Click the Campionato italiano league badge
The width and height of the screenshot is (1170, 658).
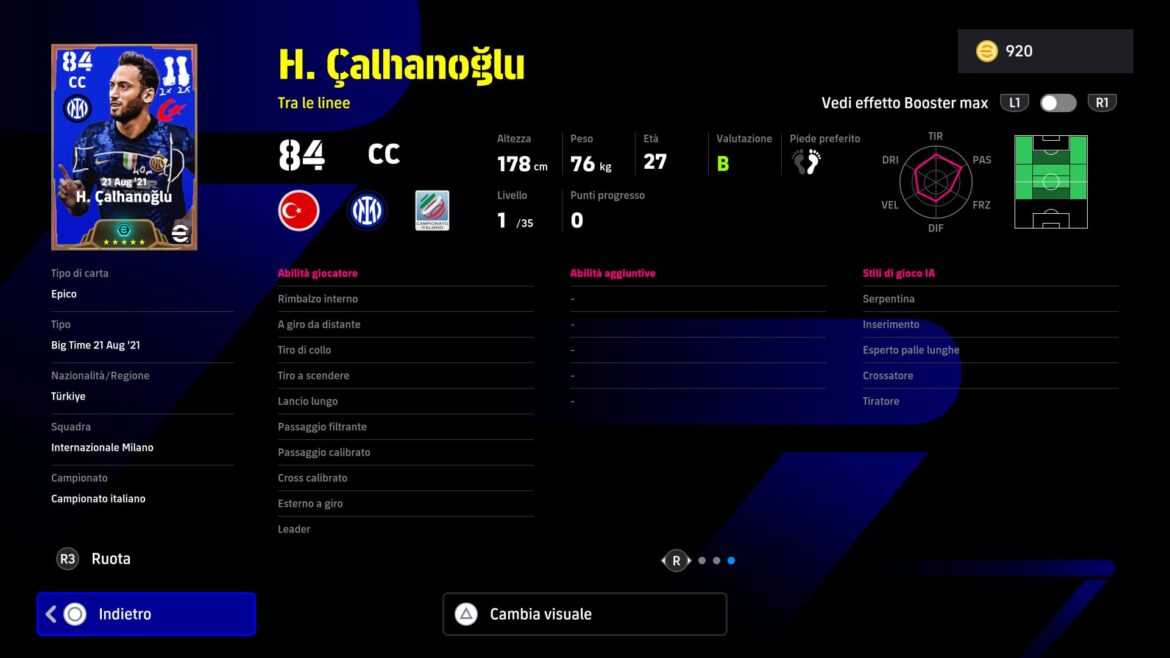pos(432,211)
